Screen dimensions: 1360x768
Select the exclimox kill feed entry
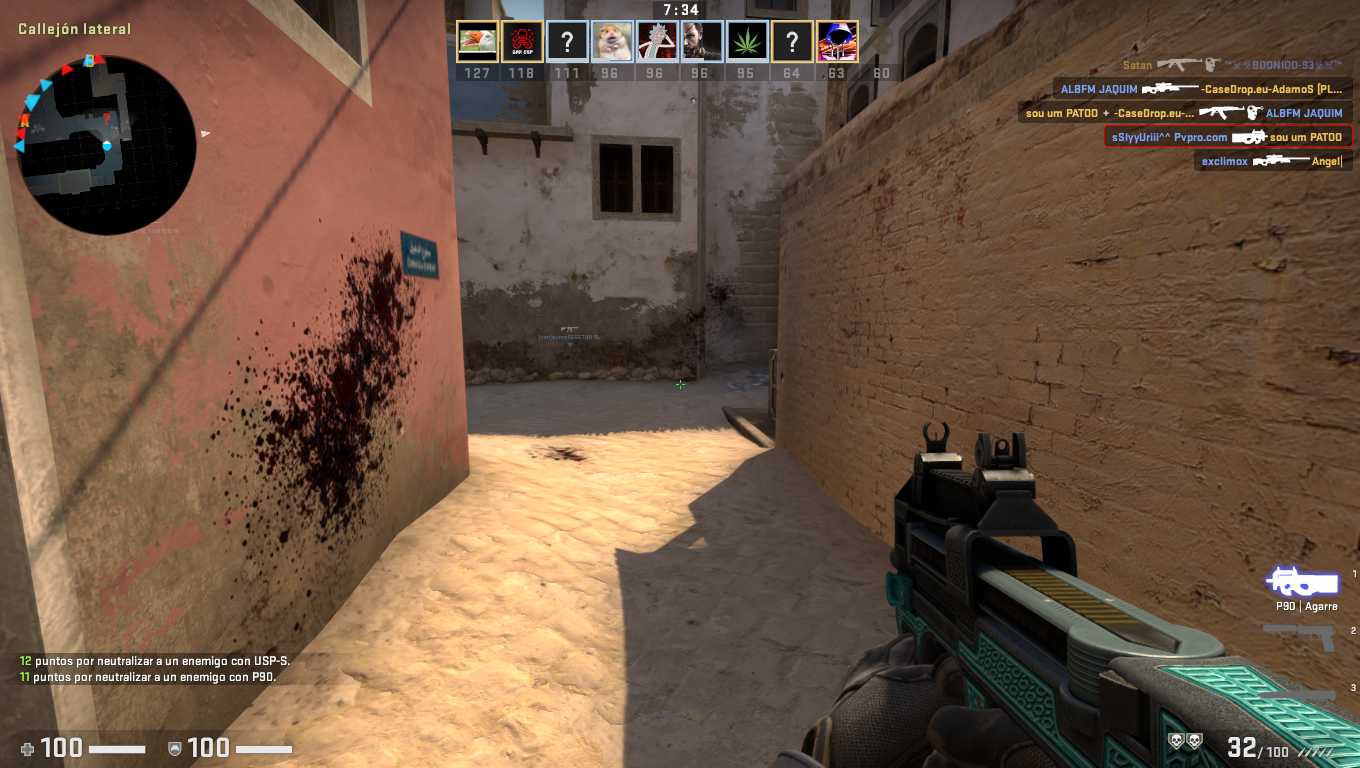click(1270, 161)
